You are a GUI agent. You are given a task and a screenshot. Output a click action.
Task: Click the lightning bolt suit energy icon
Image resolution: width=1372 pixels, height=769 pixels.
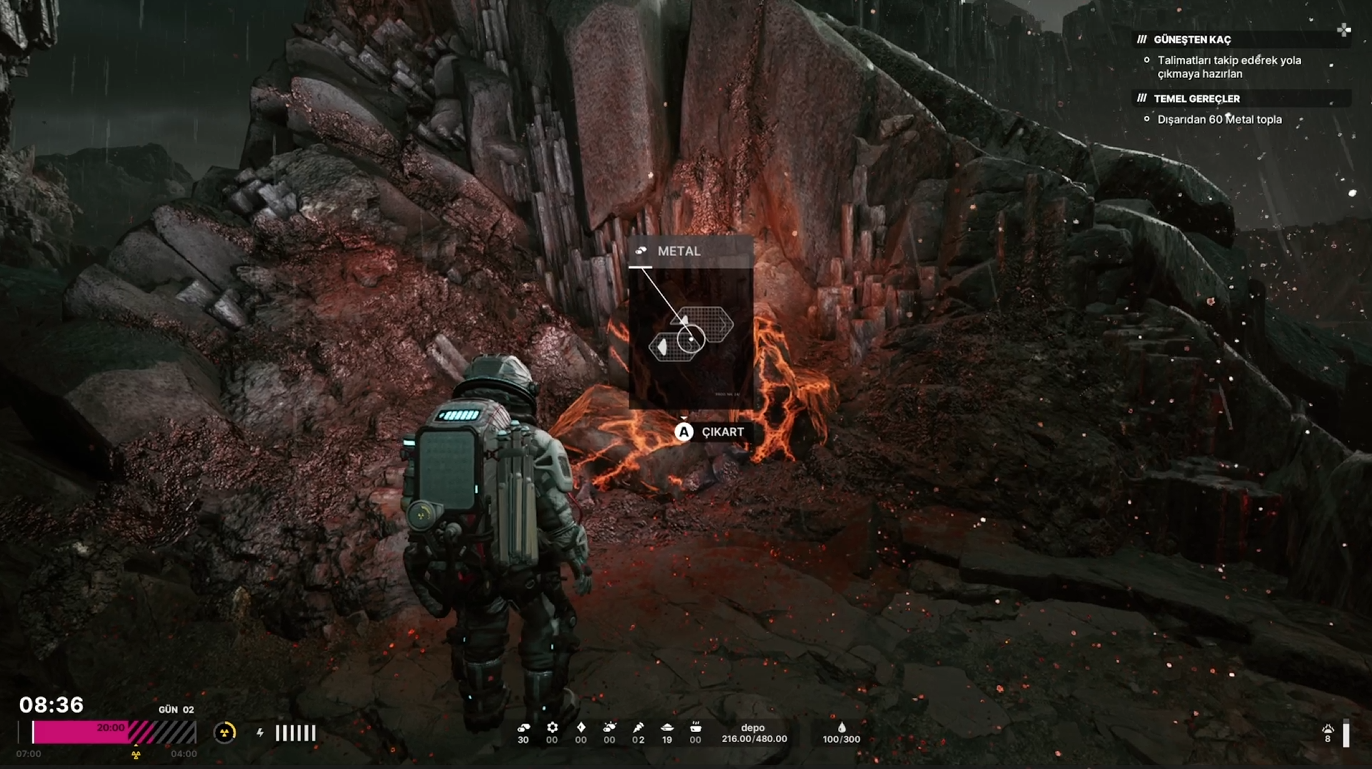coord(260,733)
